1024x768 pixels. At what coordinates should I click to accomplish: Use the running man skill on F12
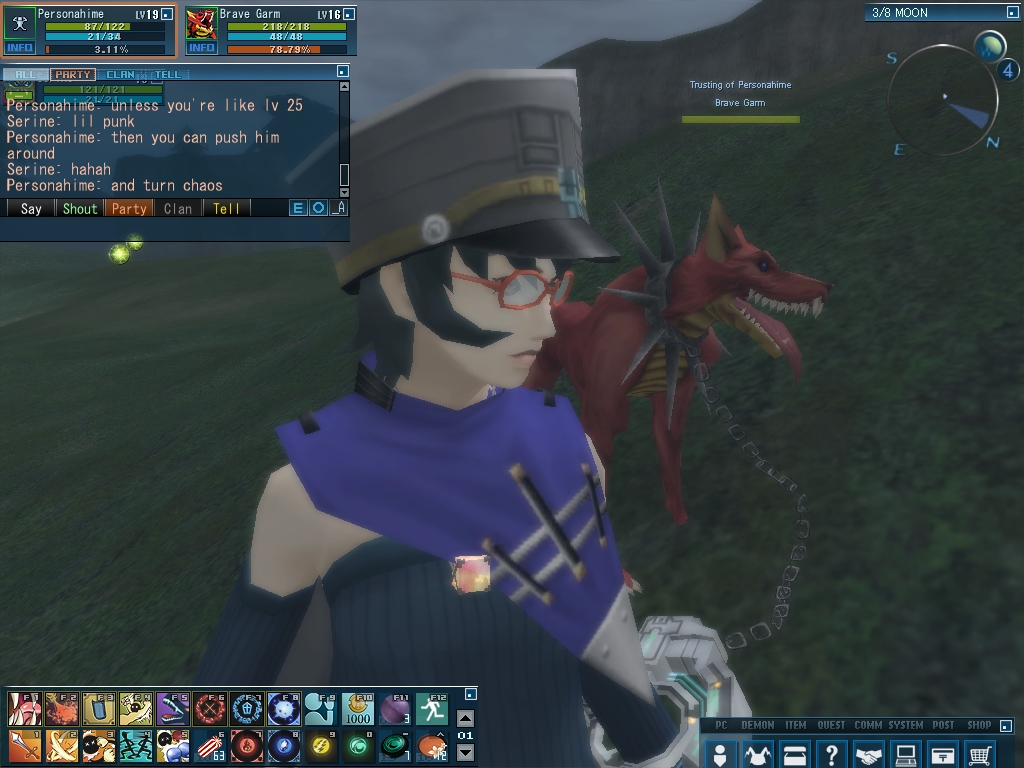click(x=432, y=709)
